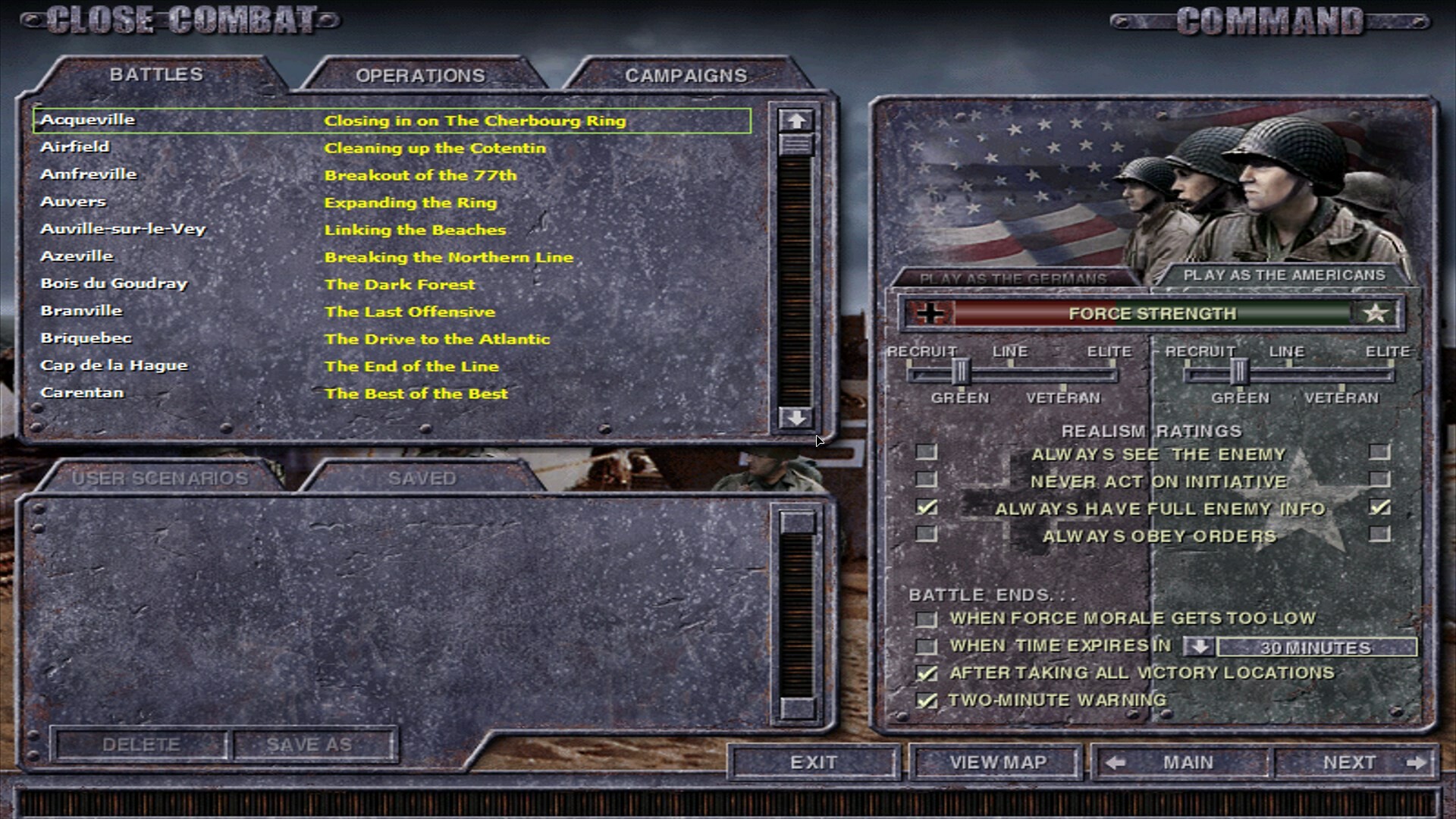Viewport: 1456px width, 819px height.
Task: Enable Never Act On Initiative for the Germans
Action: click(x=926, y=481)
